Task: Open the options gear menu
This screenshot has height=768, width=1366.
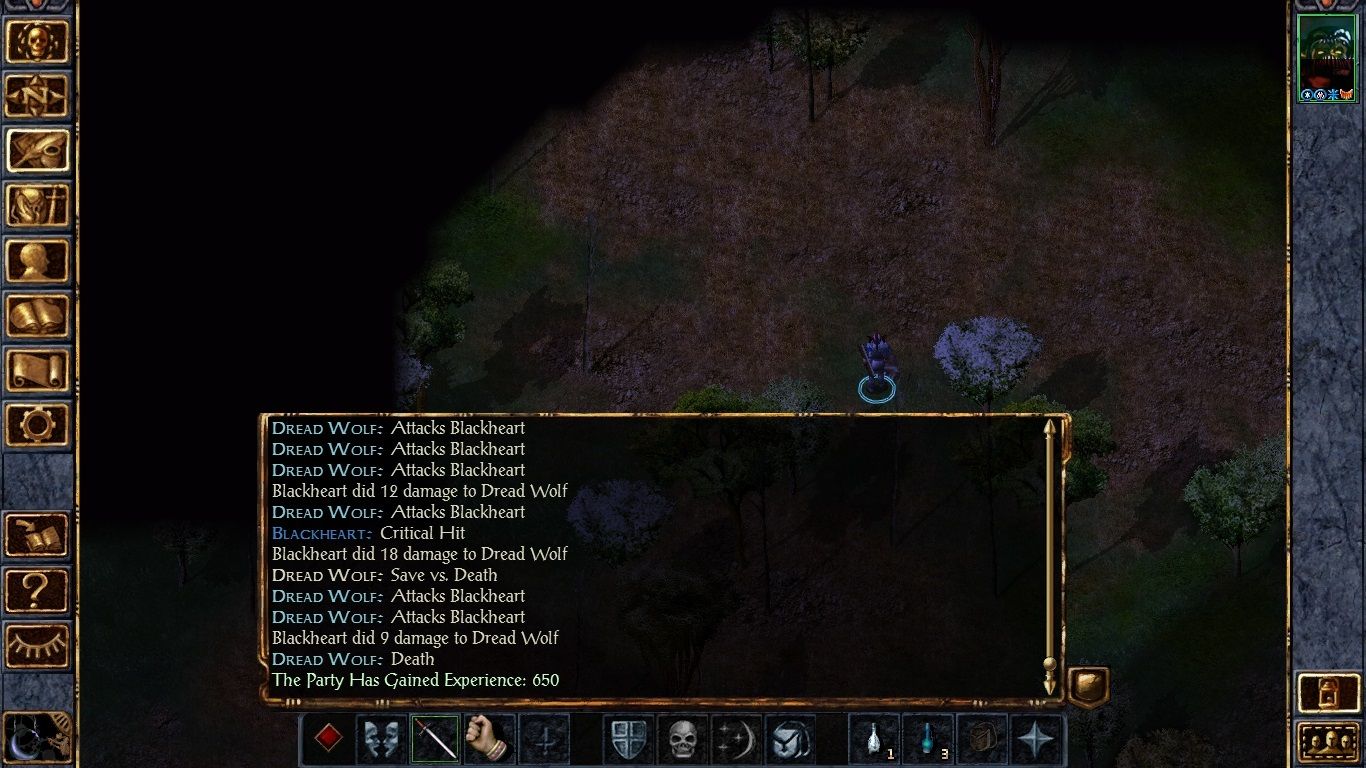Action: 38,426
